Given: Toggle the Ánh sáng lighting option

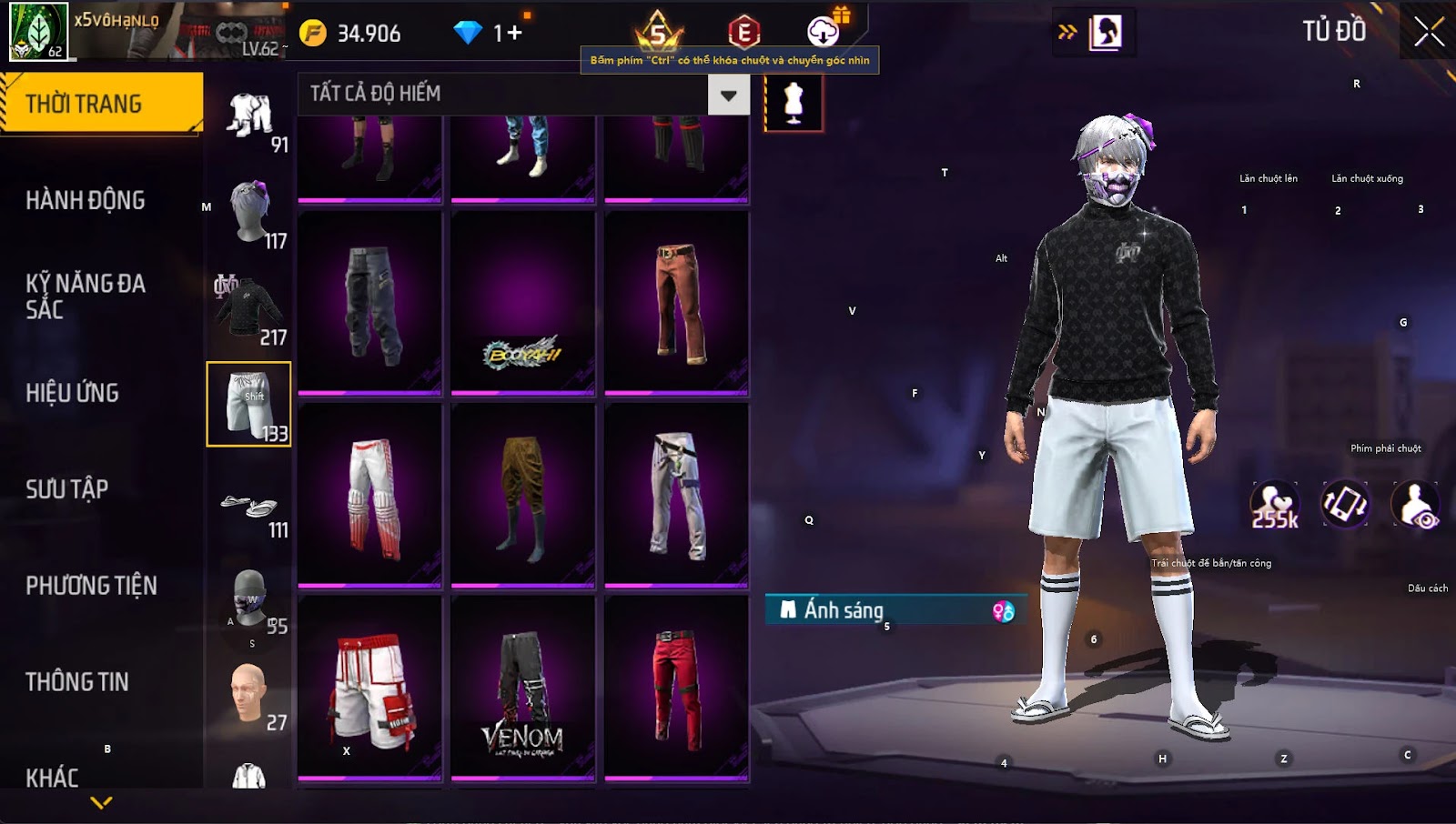Looking at the screenshot, I should coord(895,610).
